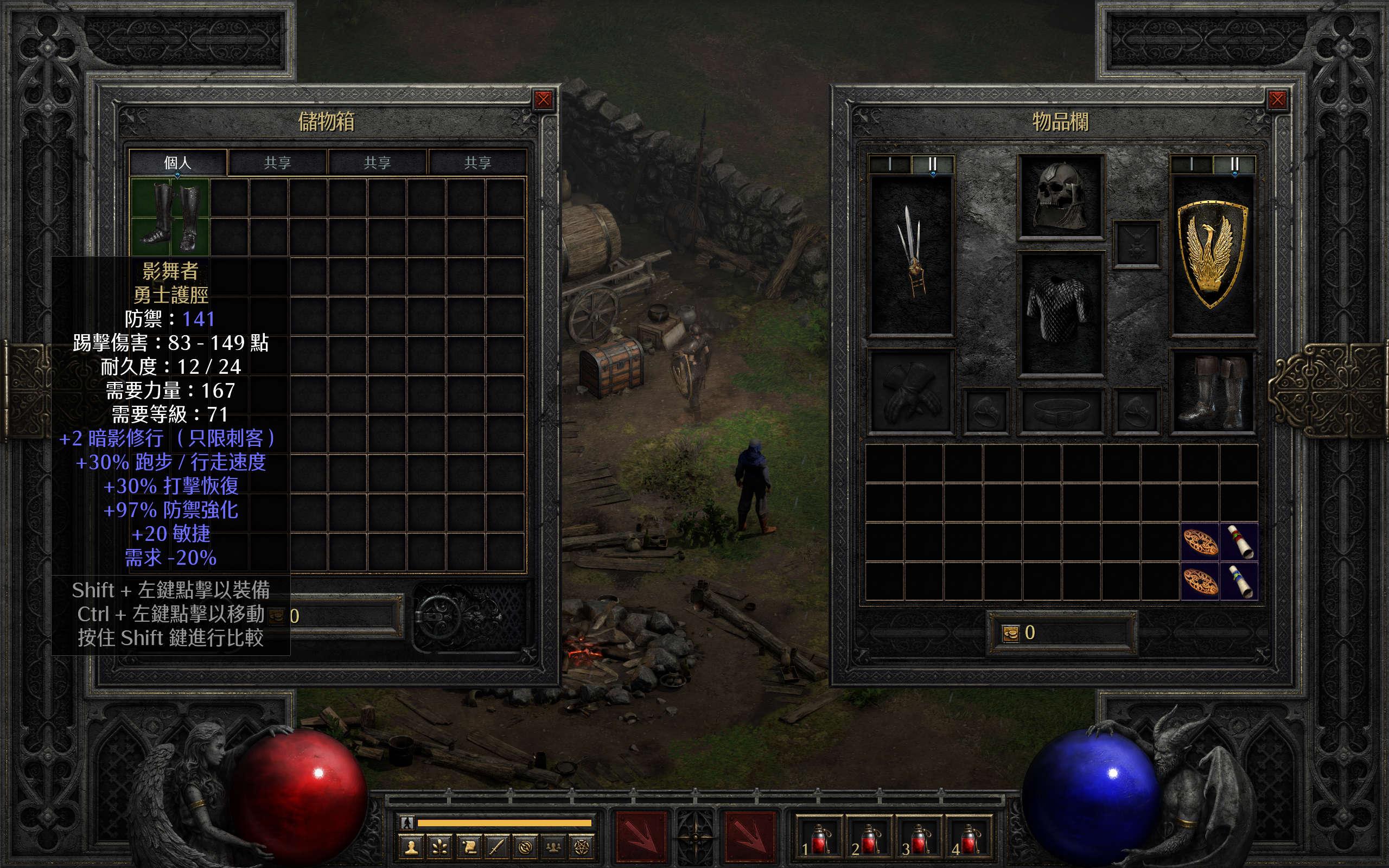Screen dimensions: 1389x868
Task: Open the character sheet from the bust icon
Action: 411,847
